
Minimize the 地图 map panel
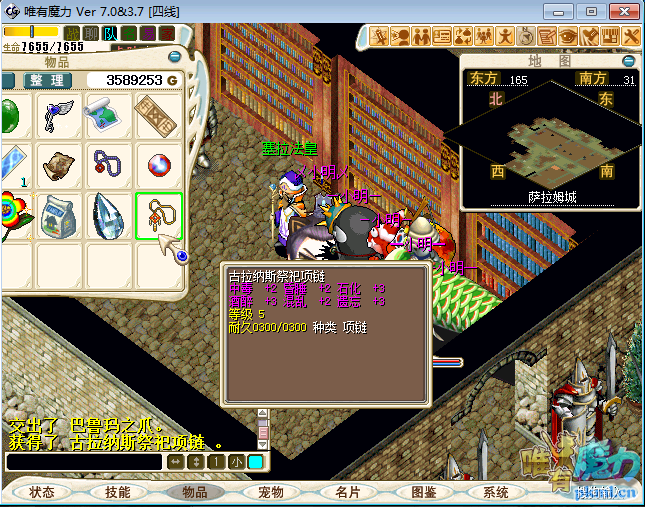[x=630, y=60]
